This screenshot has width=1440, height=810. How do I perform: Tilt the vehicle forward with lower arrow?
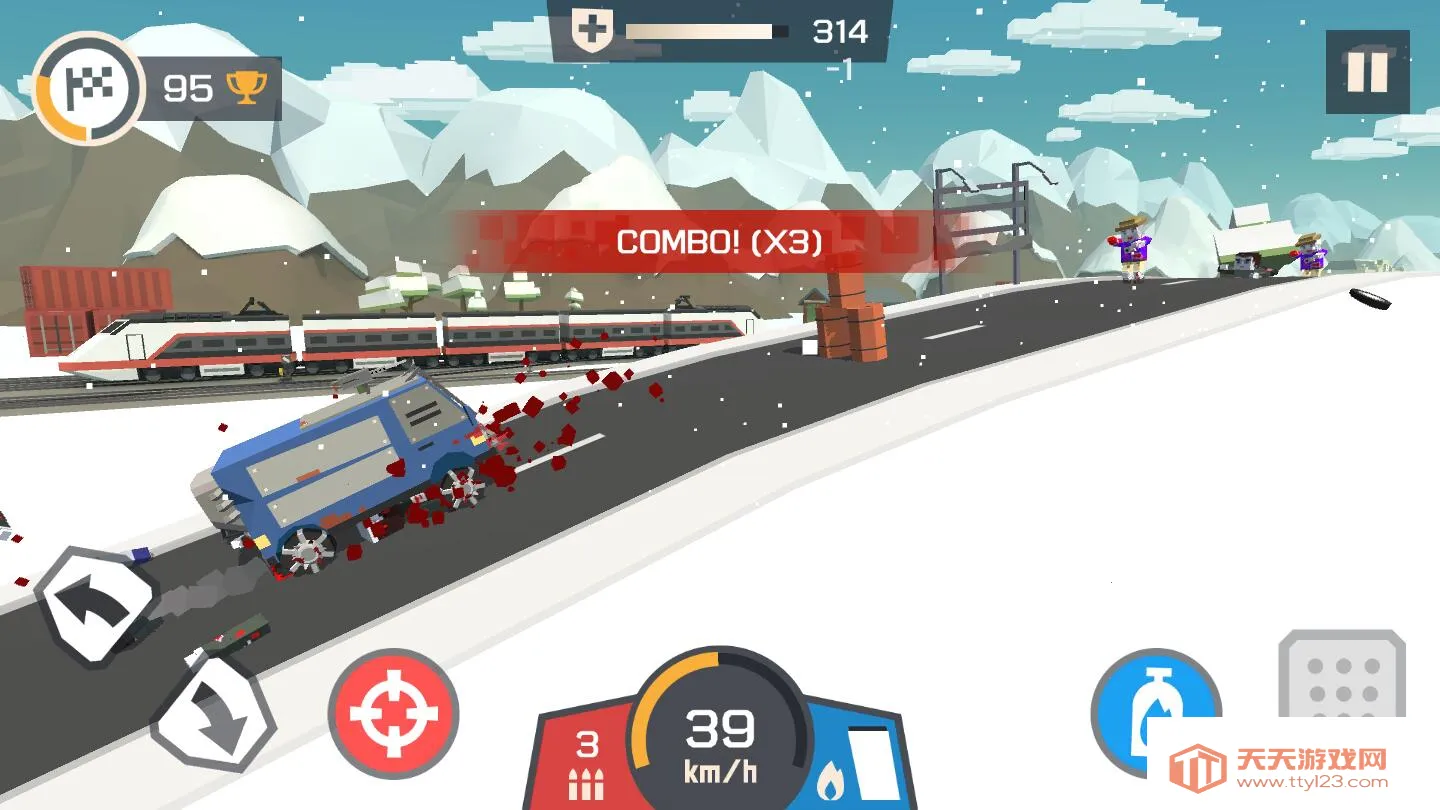(x=214, y=714)
